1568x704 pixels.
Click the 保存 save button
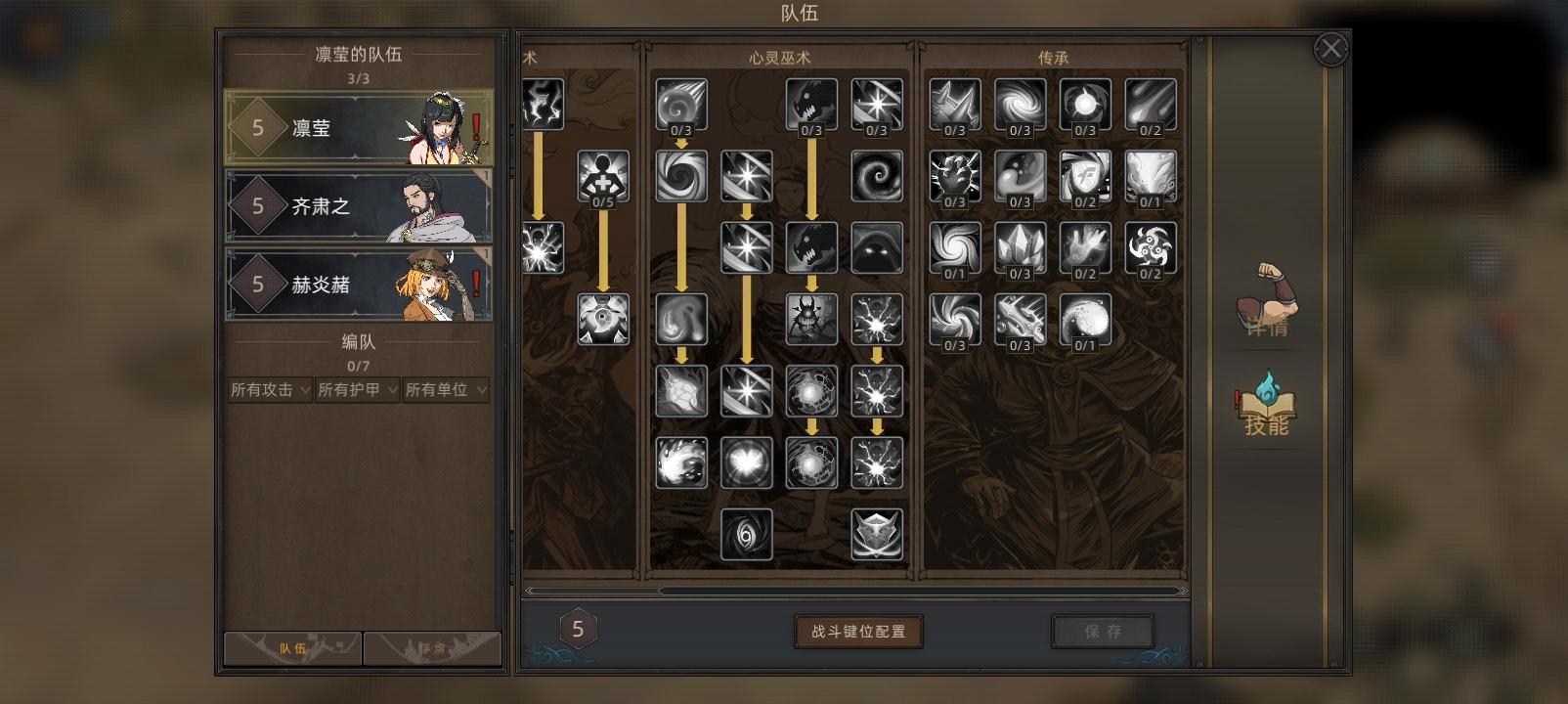(x=1103, y=631)
